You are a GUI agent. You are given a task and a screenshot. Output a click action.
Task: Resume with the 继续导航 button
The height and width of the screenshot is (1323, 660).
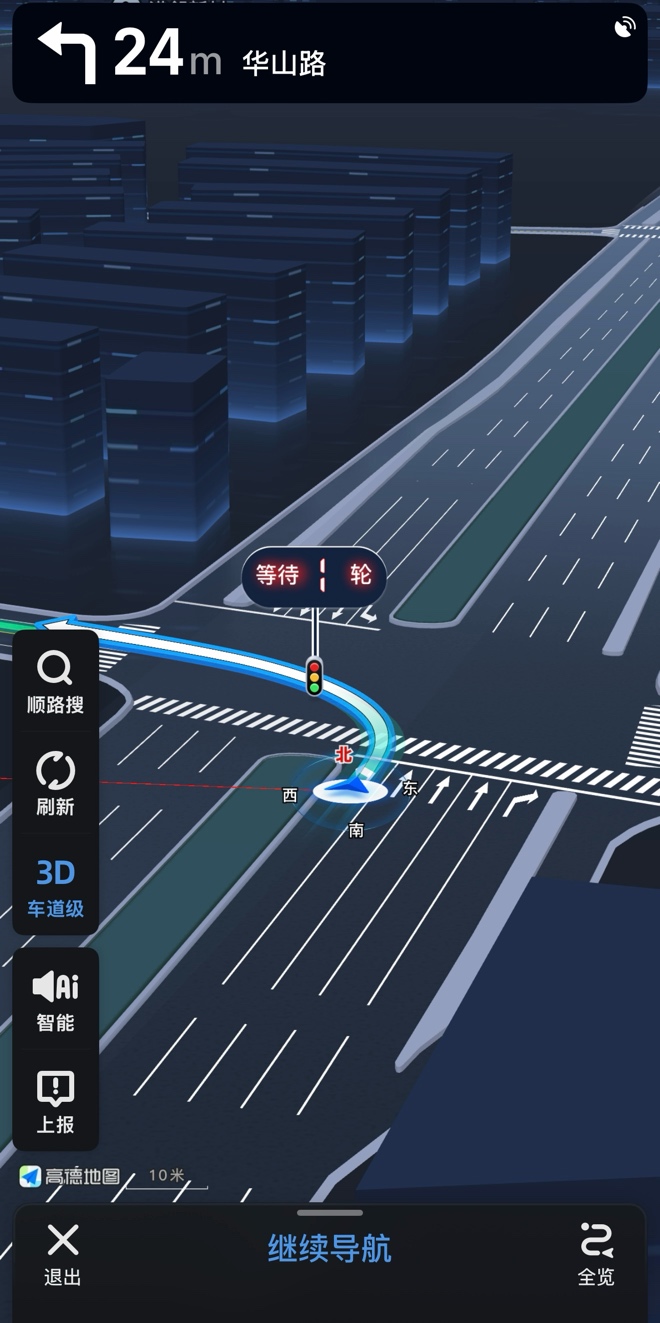[x=329, y=1249]
